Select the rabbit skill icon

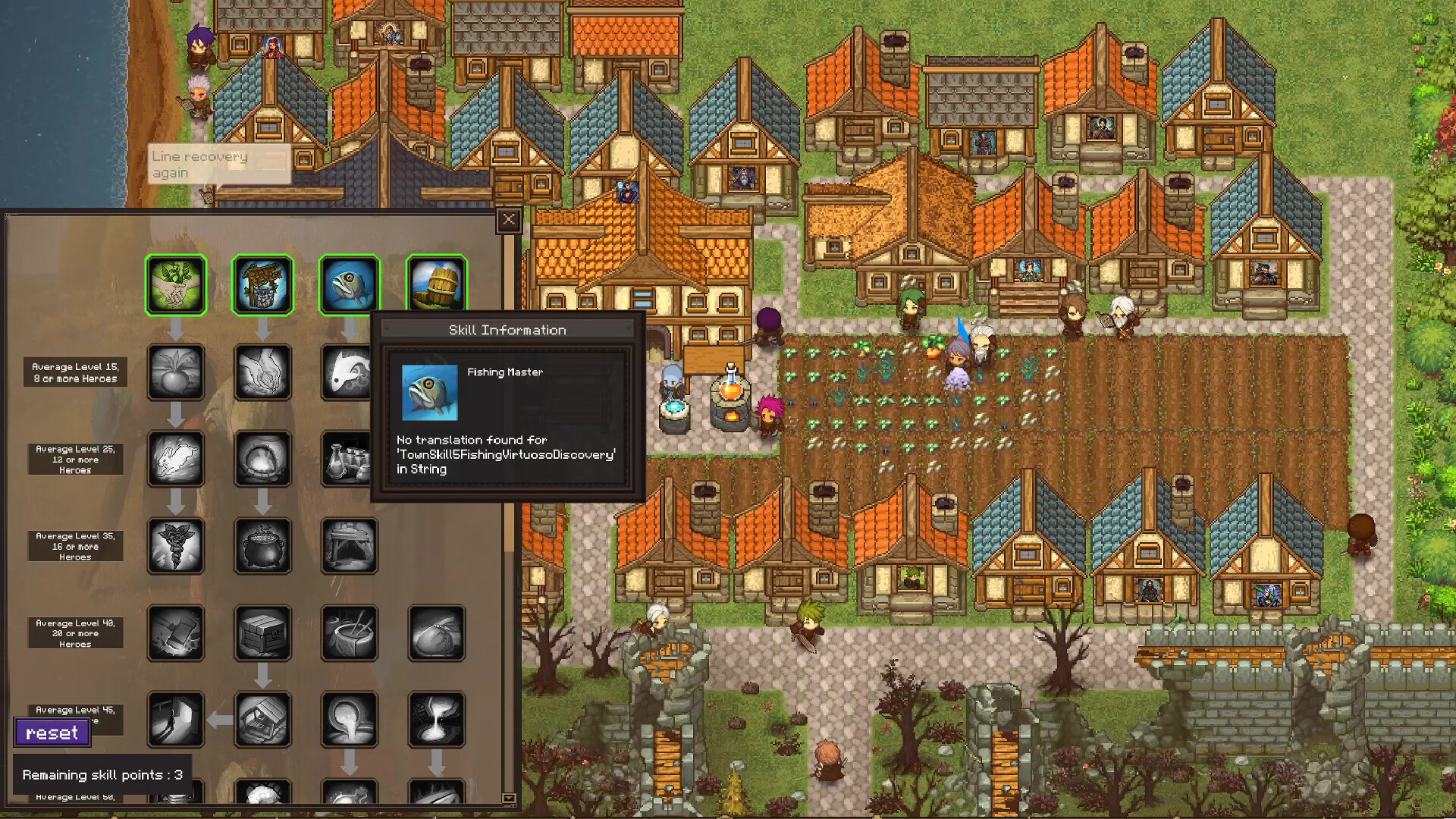click(176, 459)
